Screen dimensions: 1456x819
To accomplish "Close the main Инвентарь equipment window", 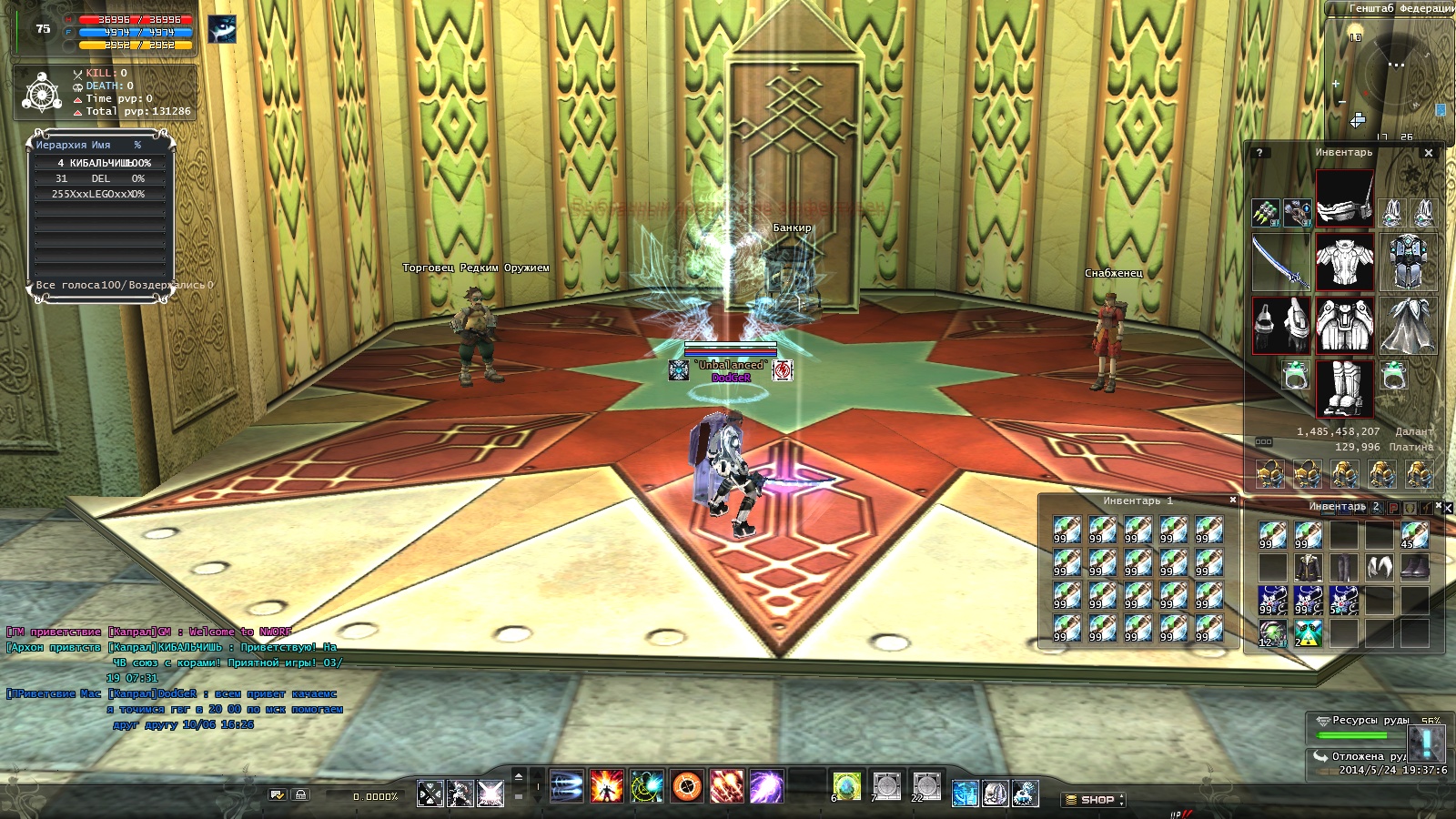I will pyautogui.click(x=1429, y=153).
